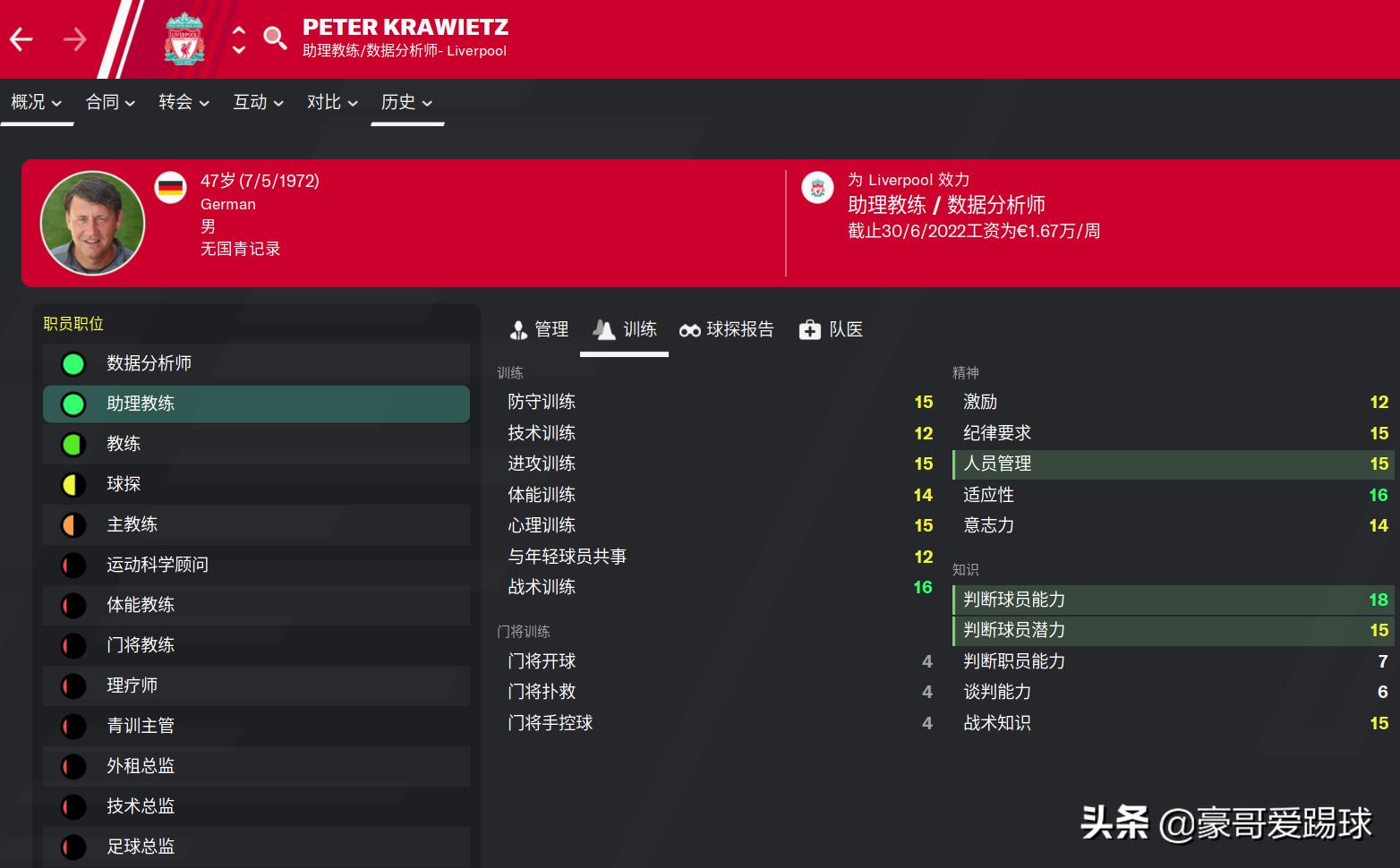Click Peter Krawietz's profile photo
Viewport: 1400px width, 868px height.
(x=92, y=222)
